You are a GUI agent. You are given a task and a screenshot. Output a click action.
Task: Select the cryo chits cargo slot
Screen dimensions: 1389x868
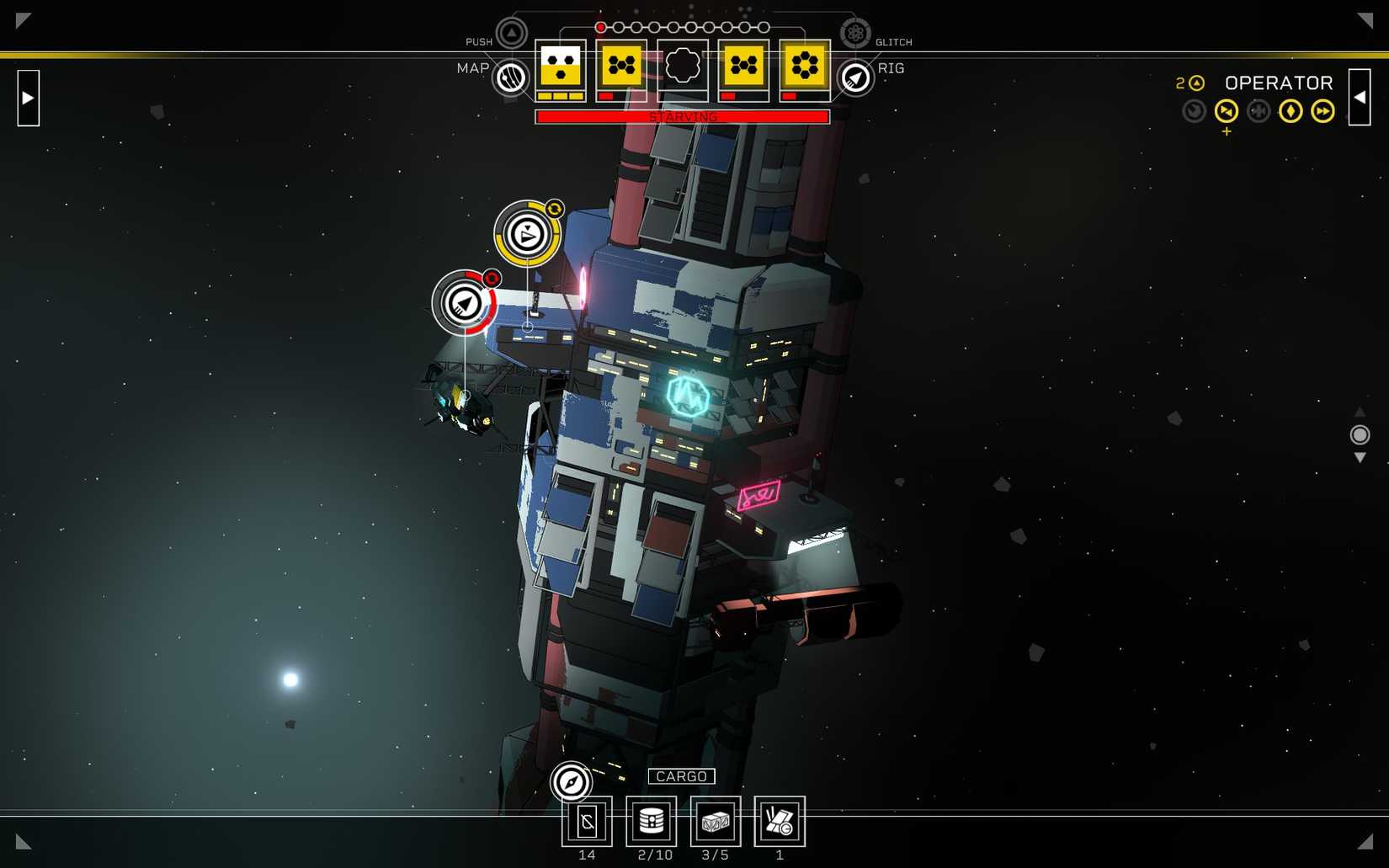pos(587,822)
